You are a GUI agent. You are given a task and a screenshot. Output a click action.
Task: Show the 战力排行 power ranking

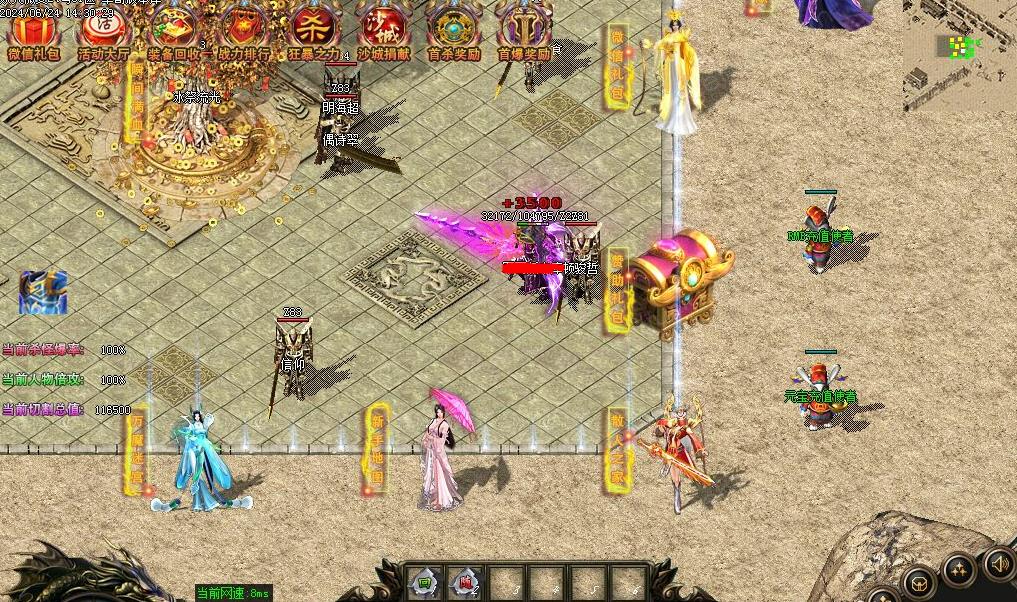click(x=243, y=30)
